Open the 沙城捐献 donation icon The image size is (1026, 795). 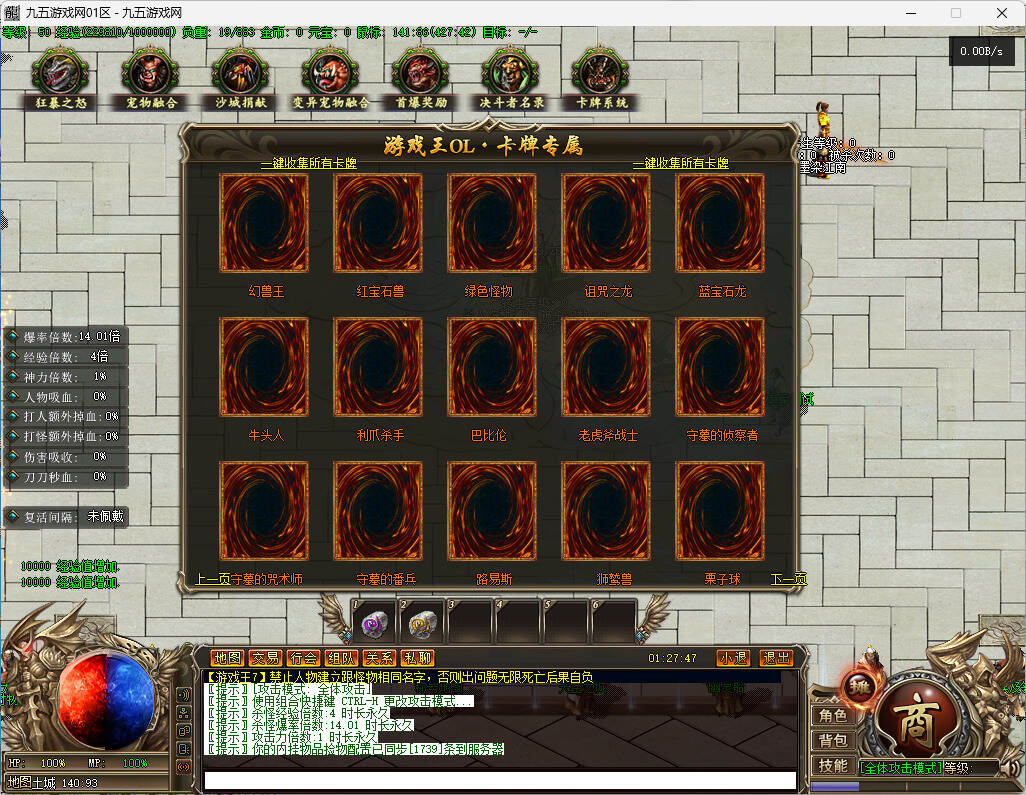(x=241, y=75)
